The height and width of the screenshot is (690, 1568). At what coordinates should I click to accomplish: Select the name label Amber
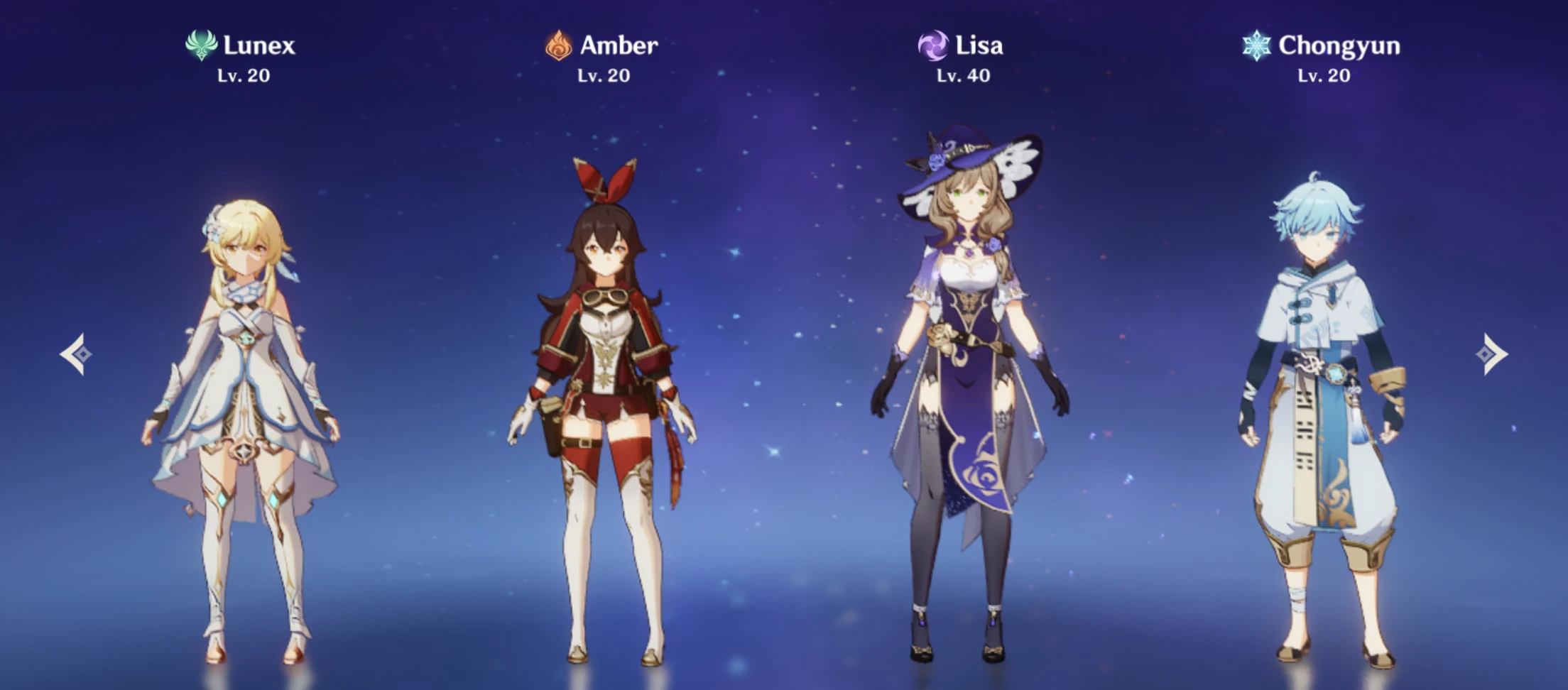(x=619, y=47)
